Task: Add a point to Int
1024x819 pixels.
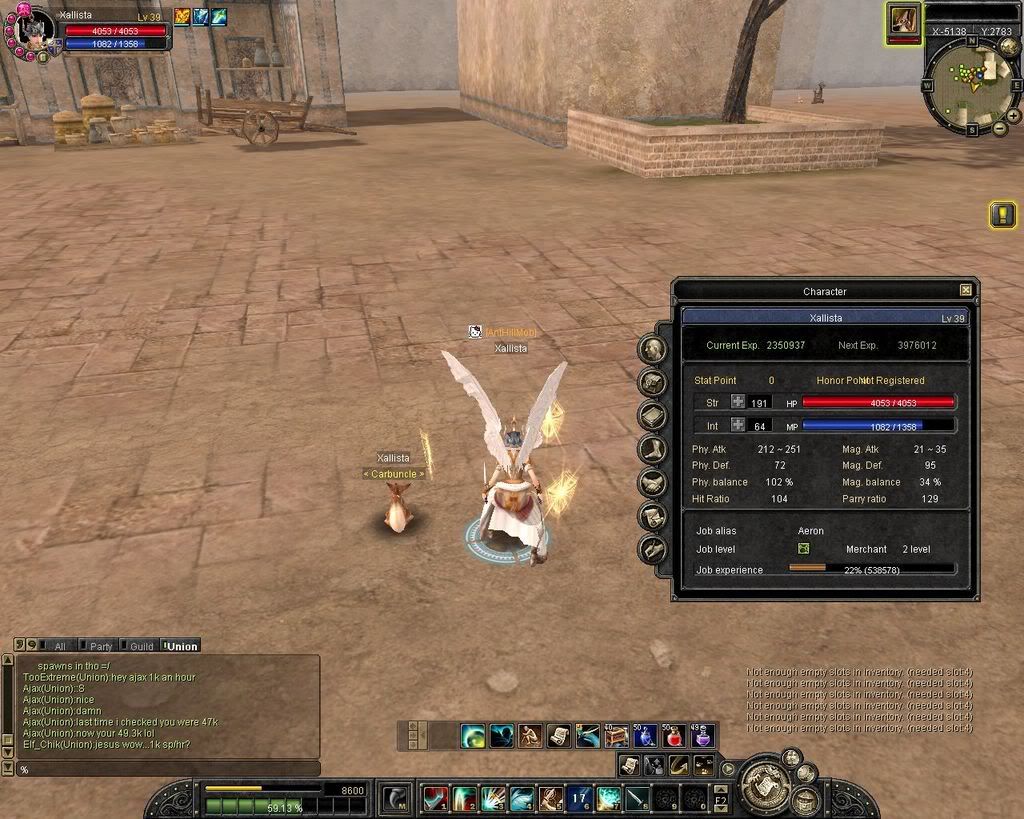Action: (738, 425)
